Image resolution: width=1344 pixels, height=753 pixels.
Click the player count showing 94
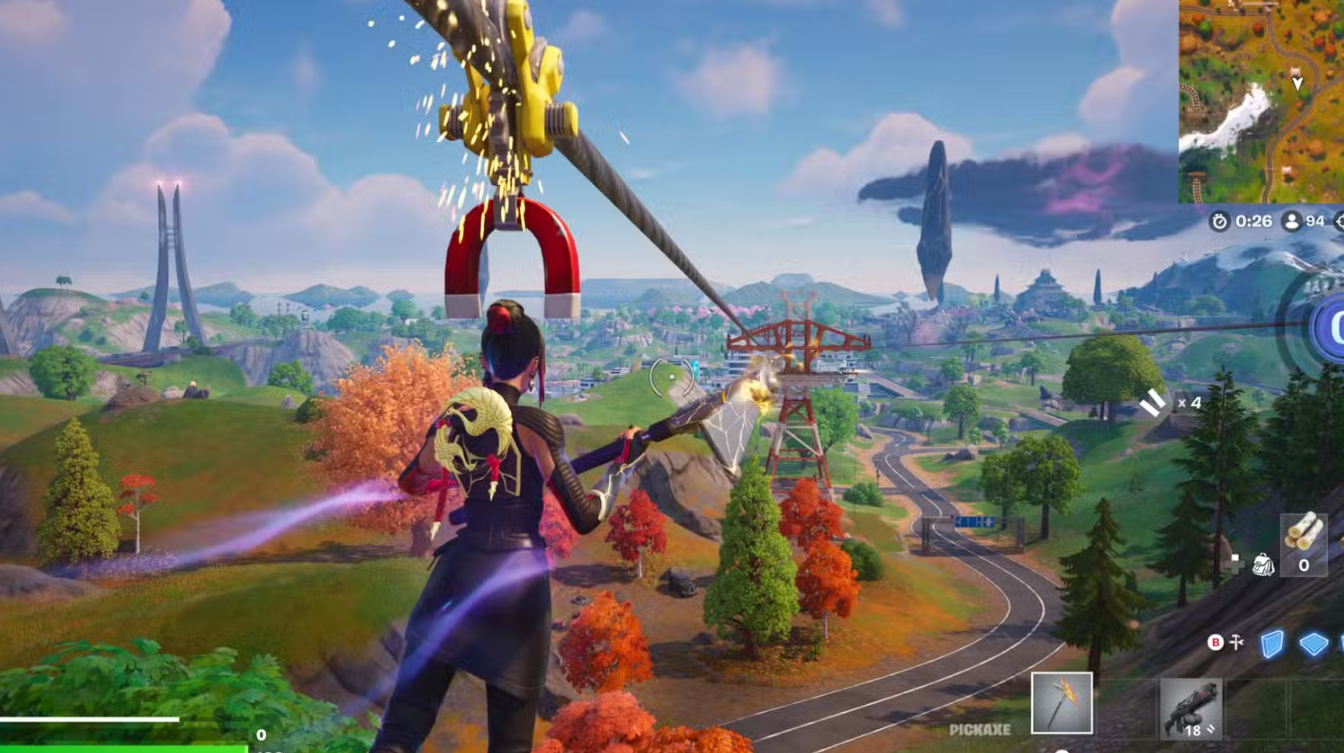click(x=1316, y=221)
